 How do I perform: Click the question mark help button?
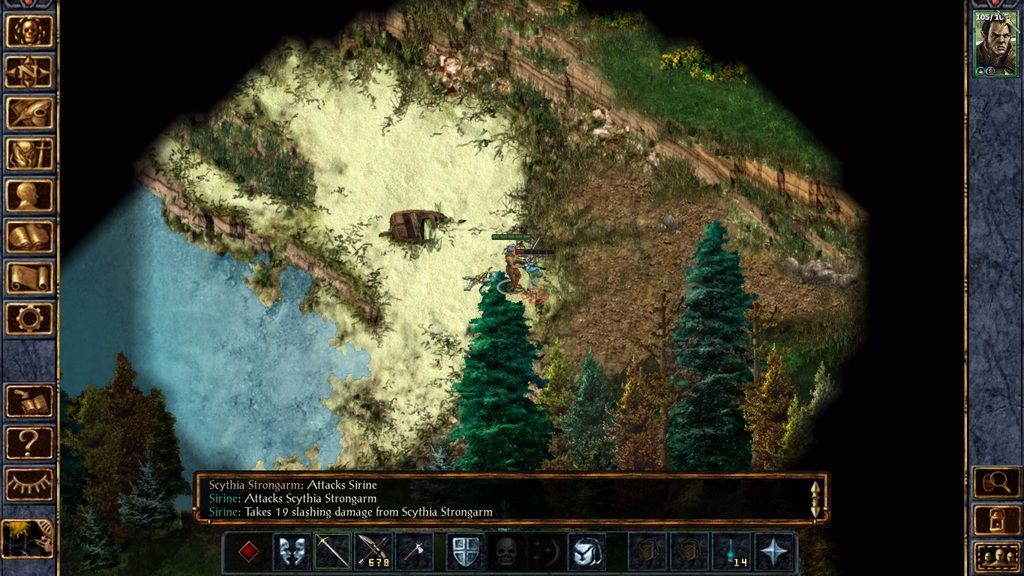29,442
